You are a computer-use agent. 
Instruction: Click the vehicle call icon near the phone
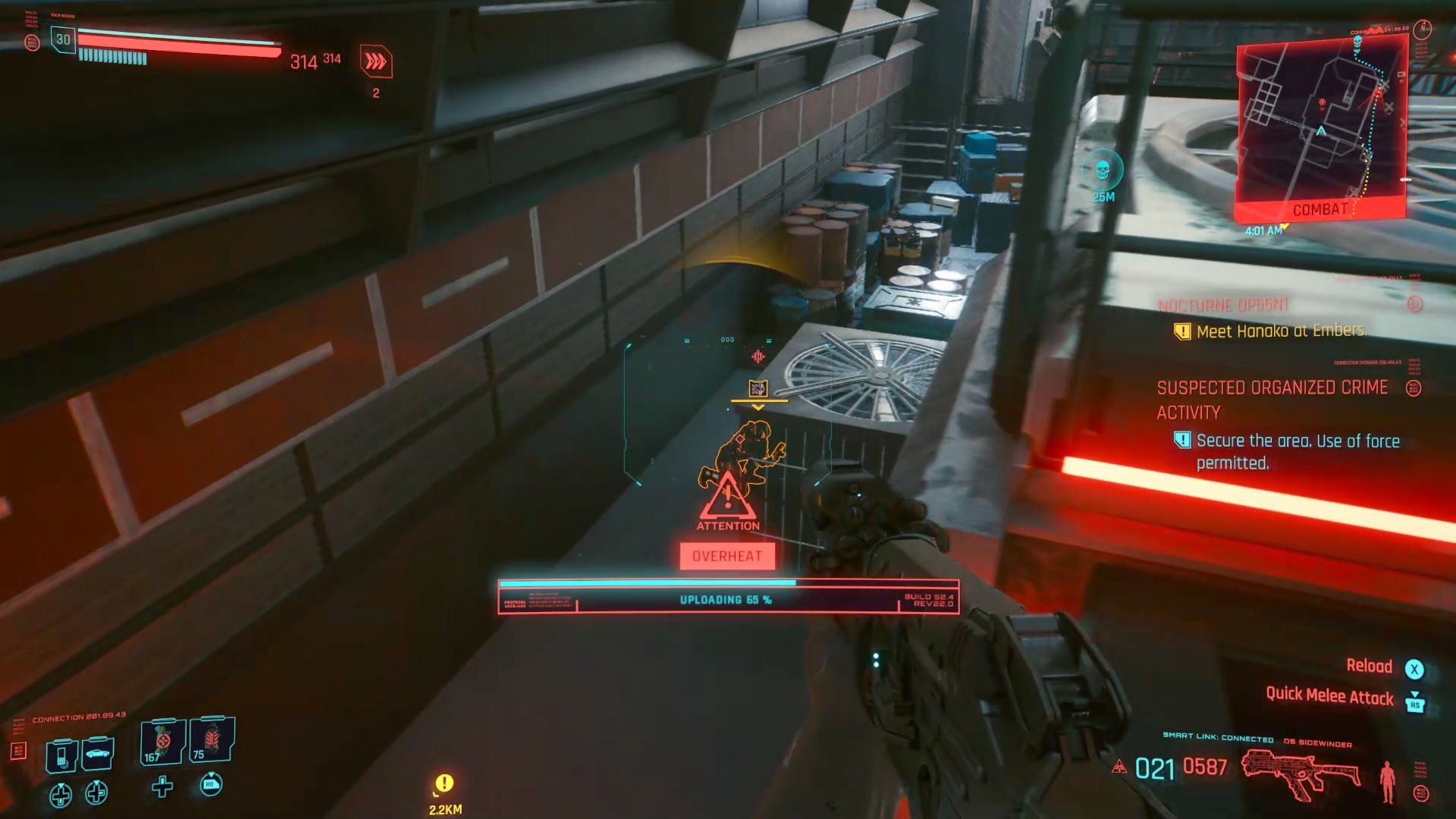(x=97, y=753)
